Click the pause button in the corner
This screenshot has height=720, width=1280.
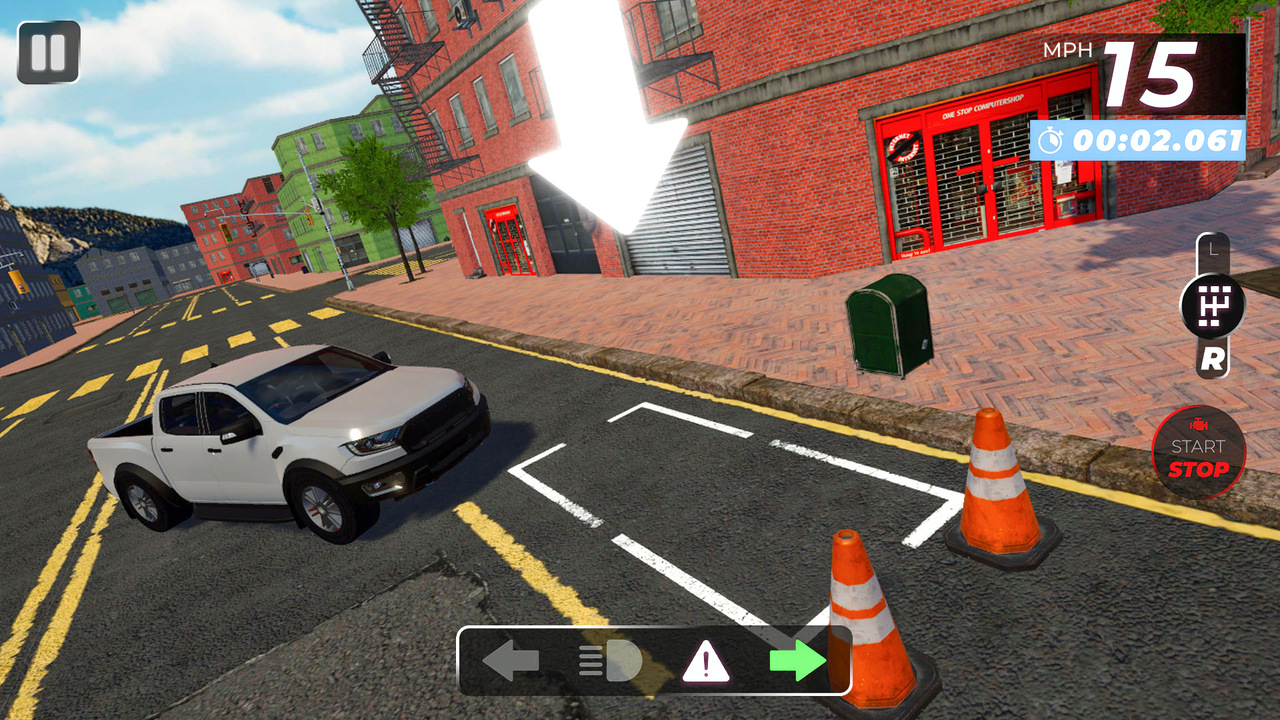pyautogui.click(x=47, y=52)
